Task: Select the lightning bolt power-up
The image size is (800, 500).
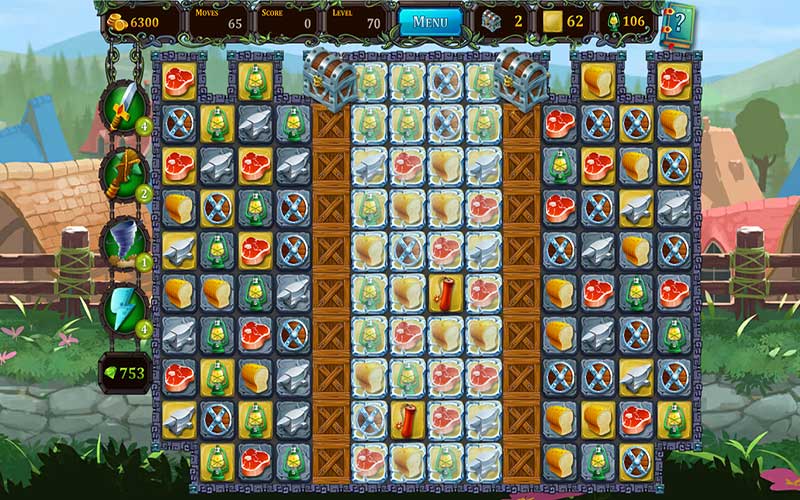Action: coord(124,306)
